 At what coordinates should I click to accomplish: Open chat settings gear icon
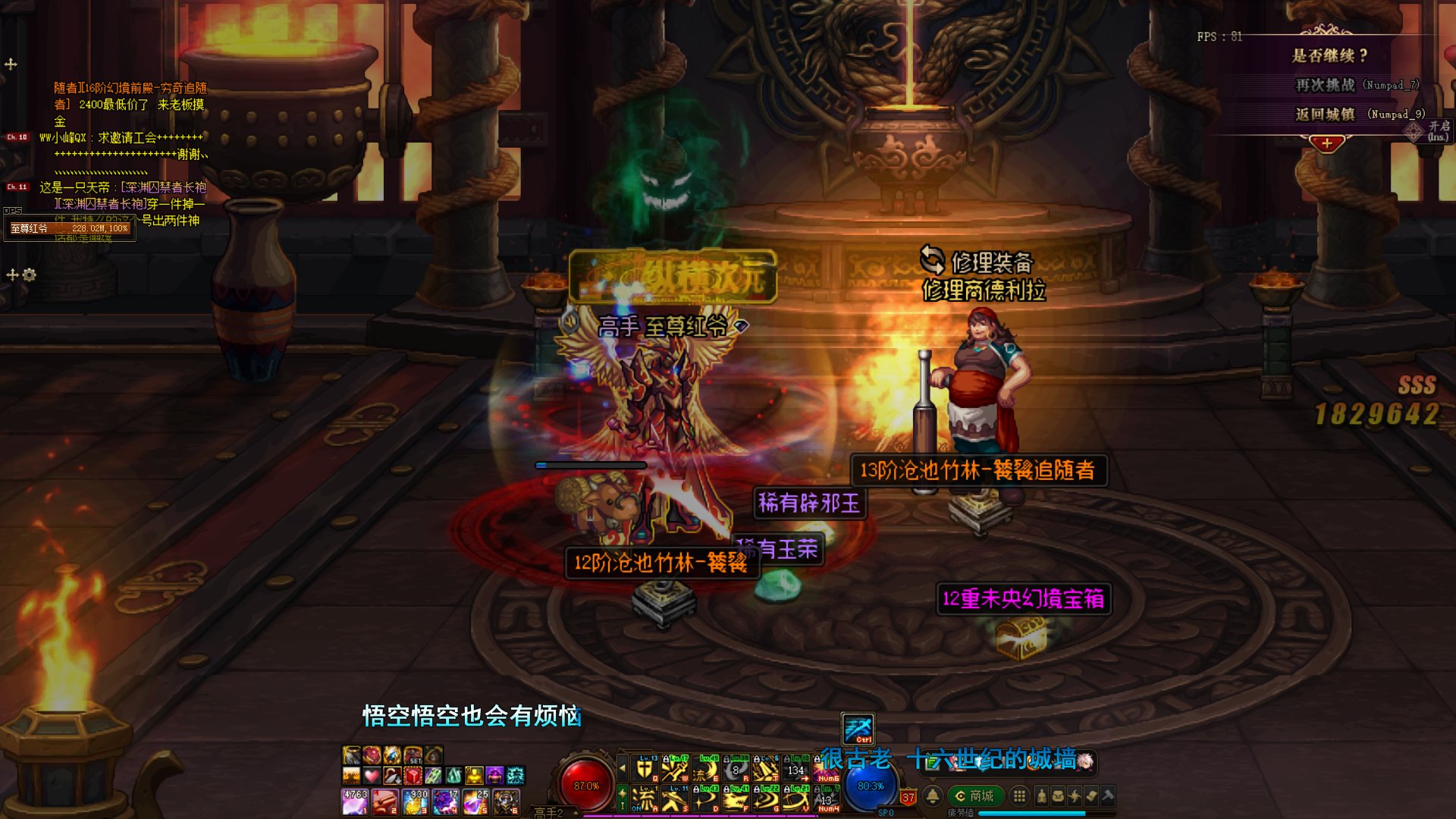[x=30, y=275]
